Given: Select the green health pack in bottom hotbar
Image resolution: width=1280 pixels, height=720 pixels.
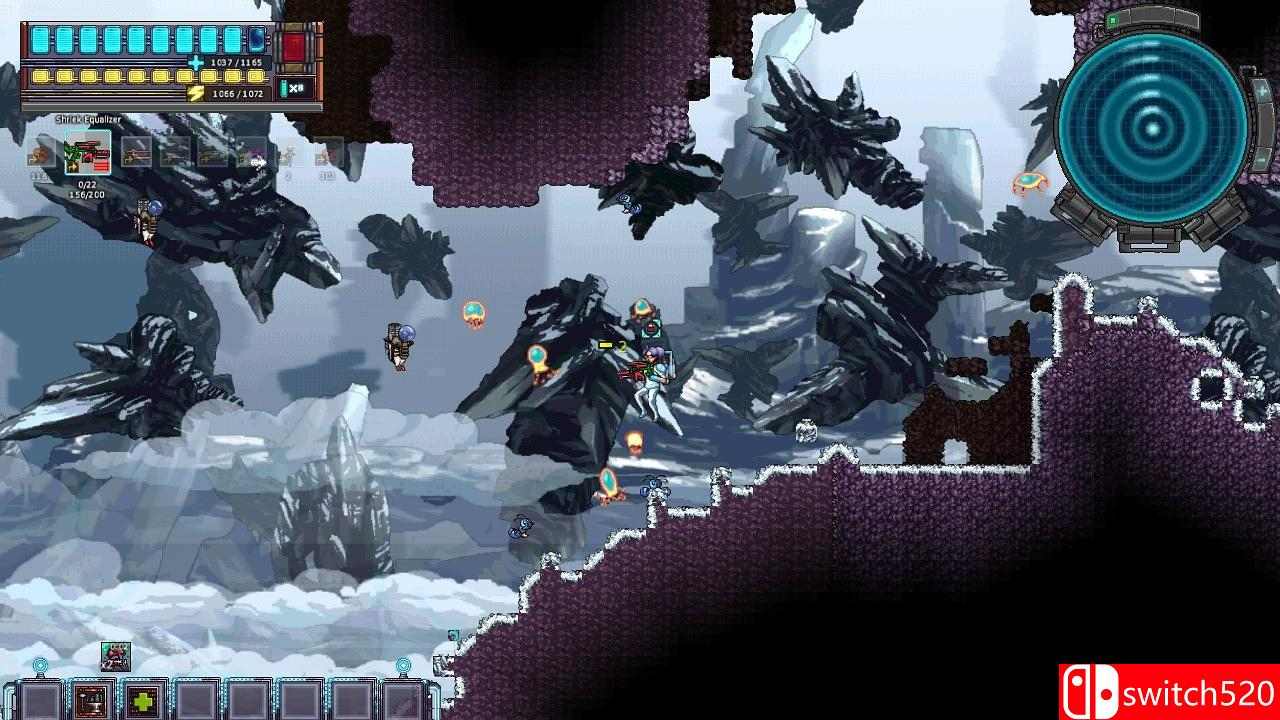Looking at the screenshot, I should [x=142, y=699].
